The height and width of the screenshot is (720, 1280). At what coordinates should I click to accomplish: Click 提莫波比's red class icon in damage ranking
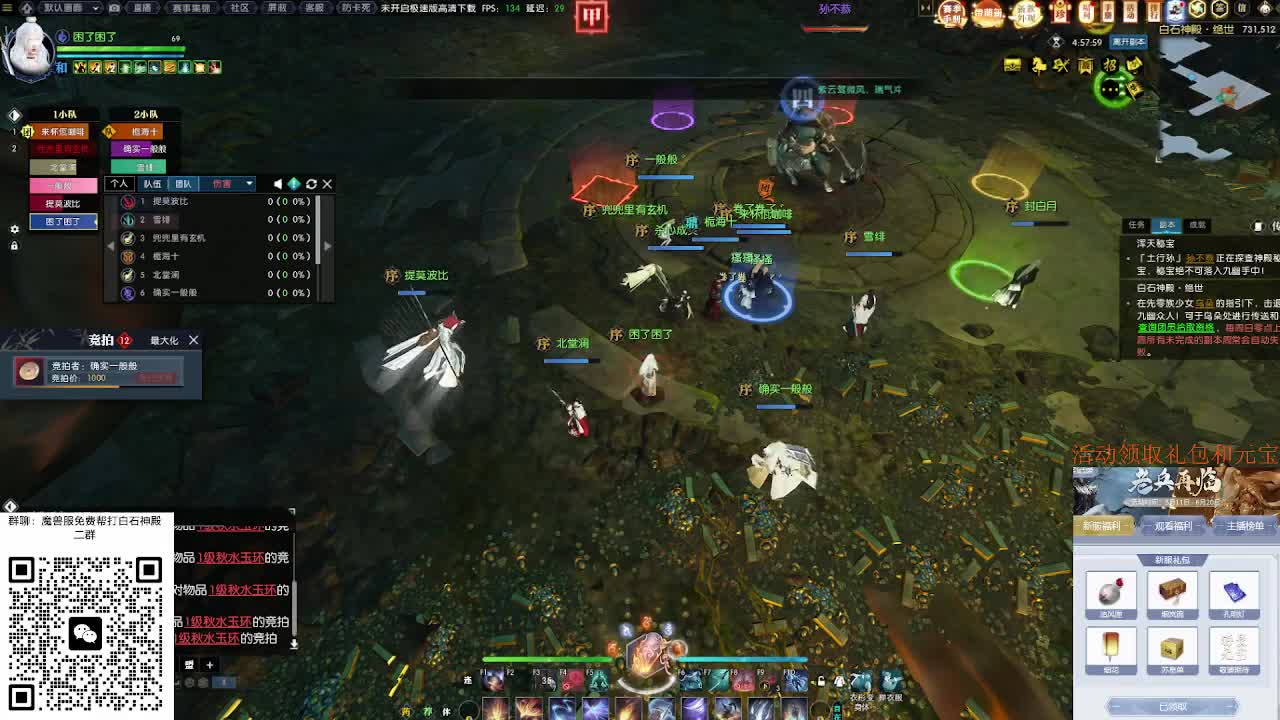click(128, 201)
